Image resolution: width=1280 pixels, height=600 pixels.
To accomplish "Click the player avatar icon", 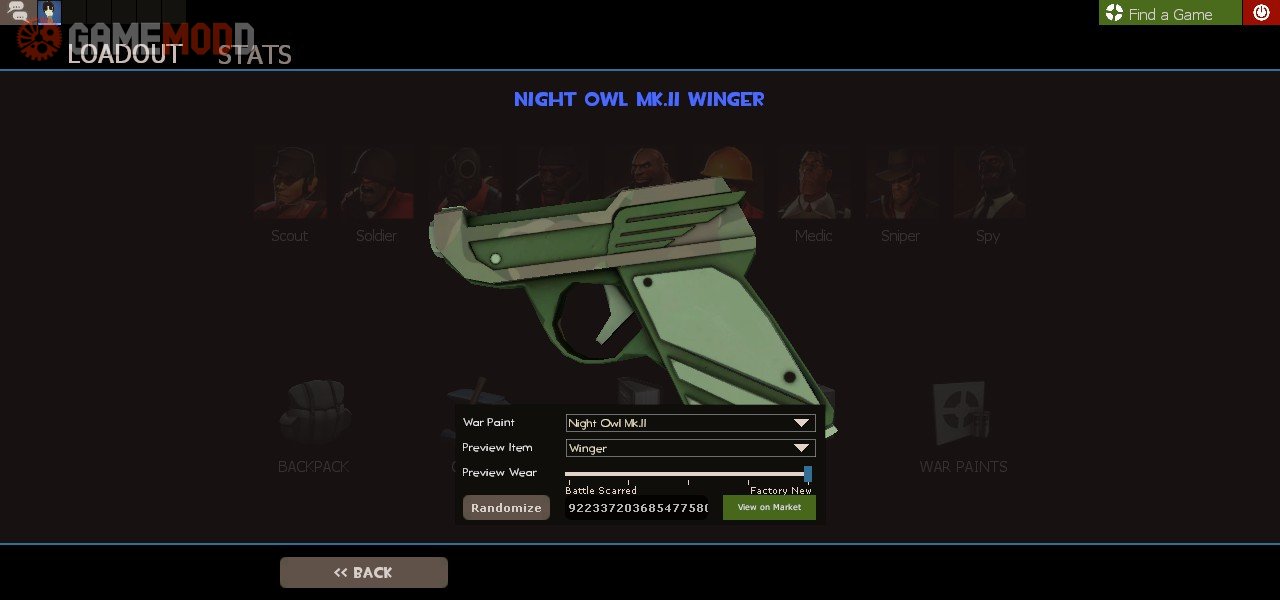I will pos(50,12).
